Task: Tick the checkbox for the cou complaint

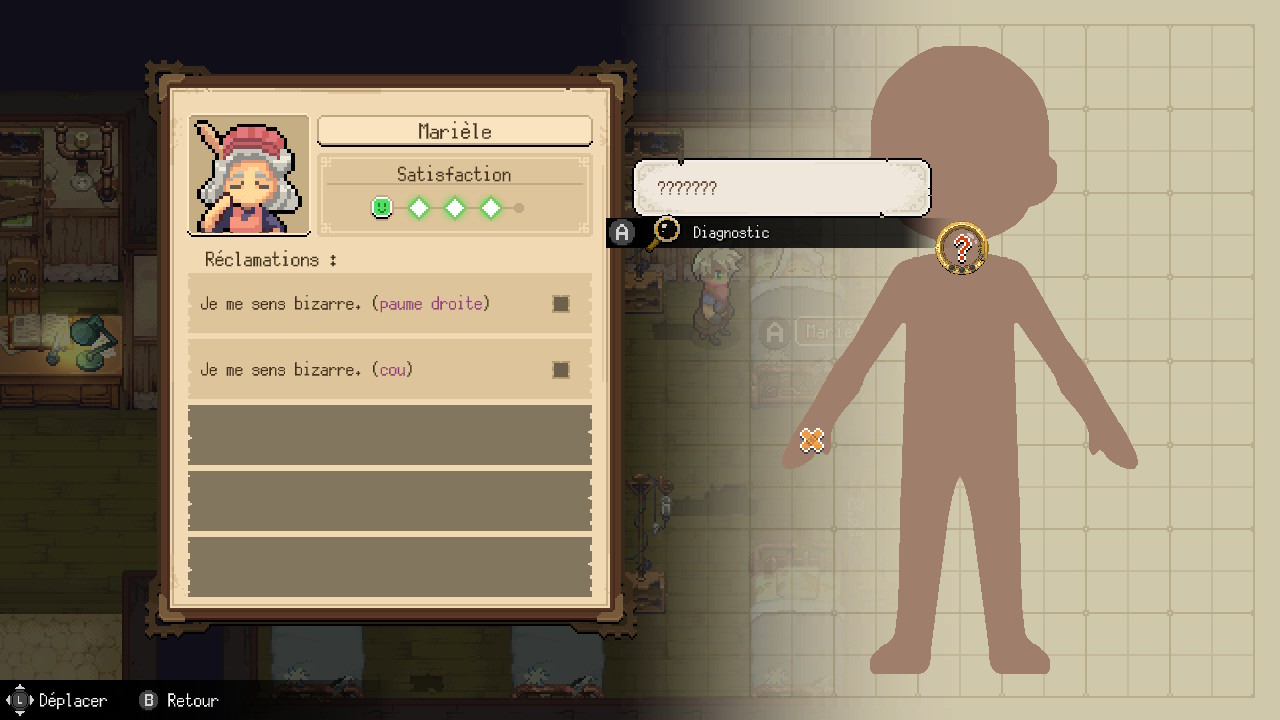Action: (561, 370)
